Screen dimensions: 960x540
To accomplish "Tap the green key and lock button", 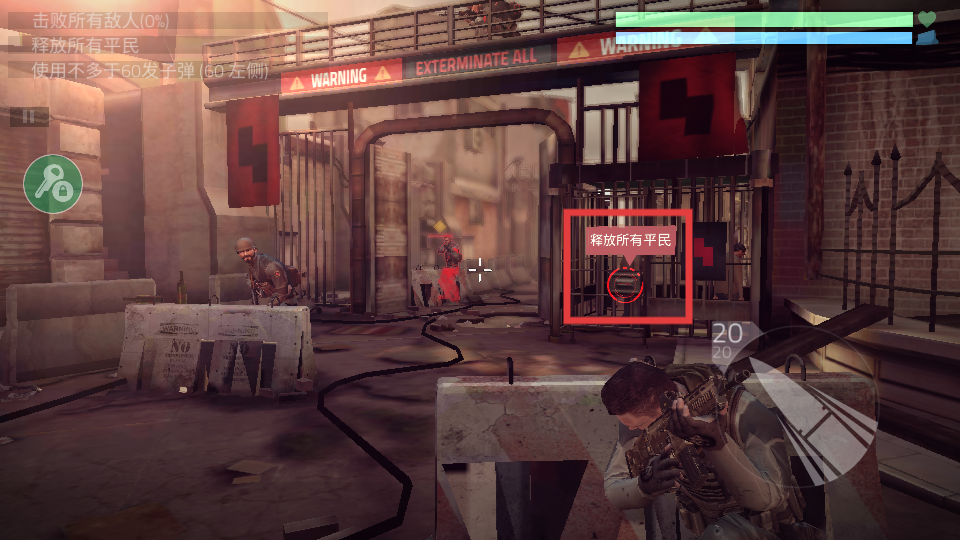I will coord(53,184).
